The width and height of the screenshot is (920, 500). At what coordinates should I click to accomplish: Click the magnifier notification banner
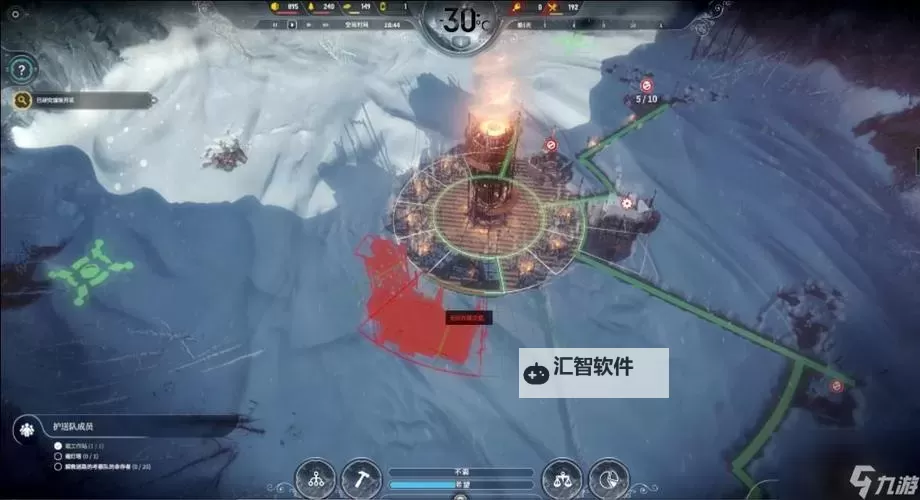coord(85,100)
